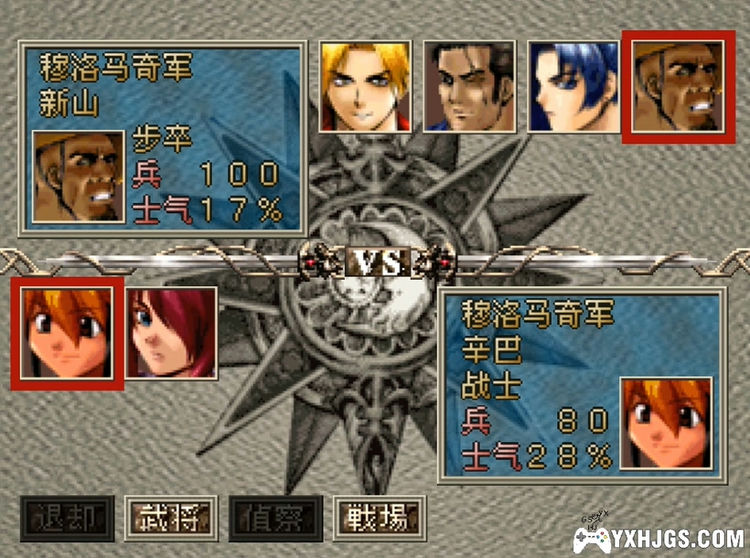Select the blond-haired general portrait
Viewport: 750px width, 558px height.
click(365, 86)
